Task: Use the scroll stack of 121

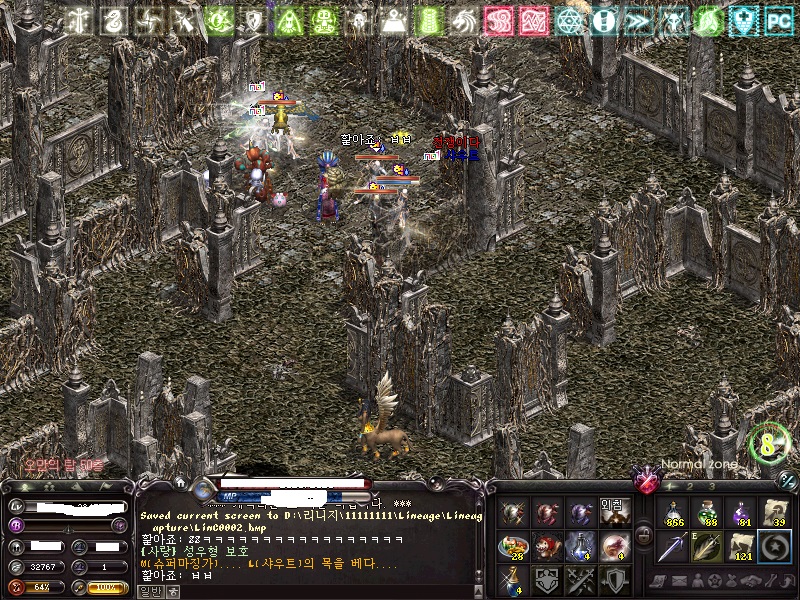Action: (x=741, y=547)
